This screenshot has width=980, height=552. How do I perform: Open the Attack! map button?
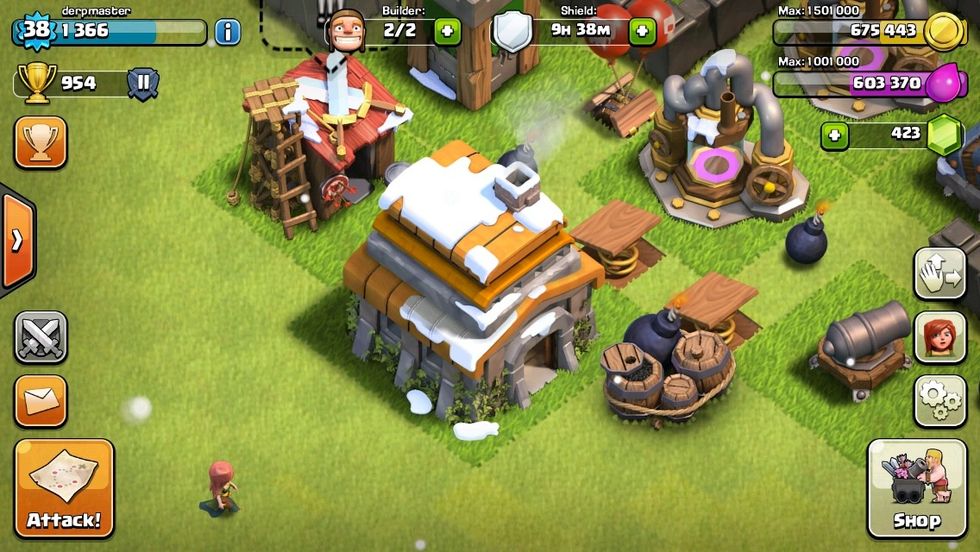tap(64, 487)
